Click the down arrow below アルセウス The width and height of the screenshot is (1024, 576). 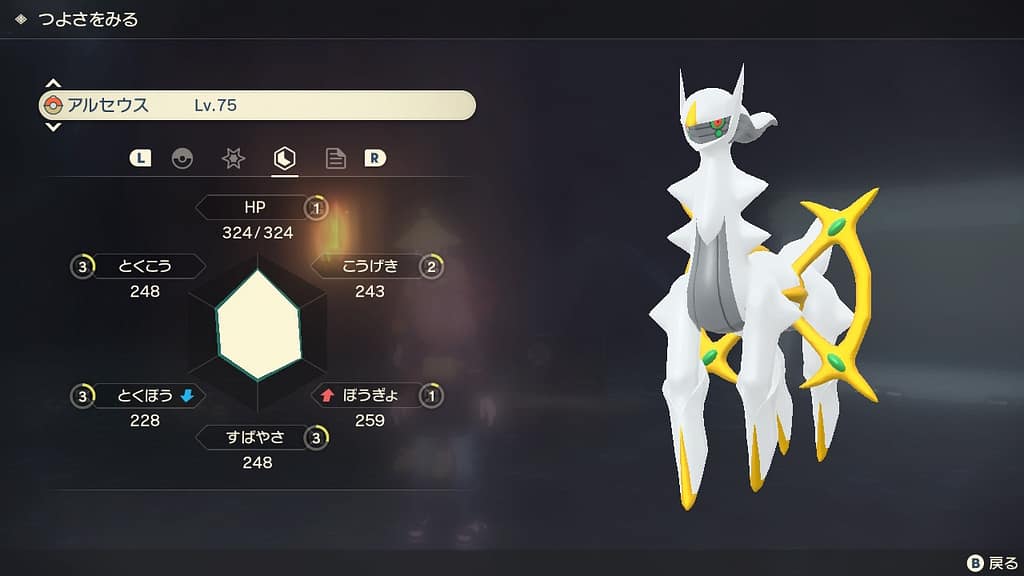point(53,127)
